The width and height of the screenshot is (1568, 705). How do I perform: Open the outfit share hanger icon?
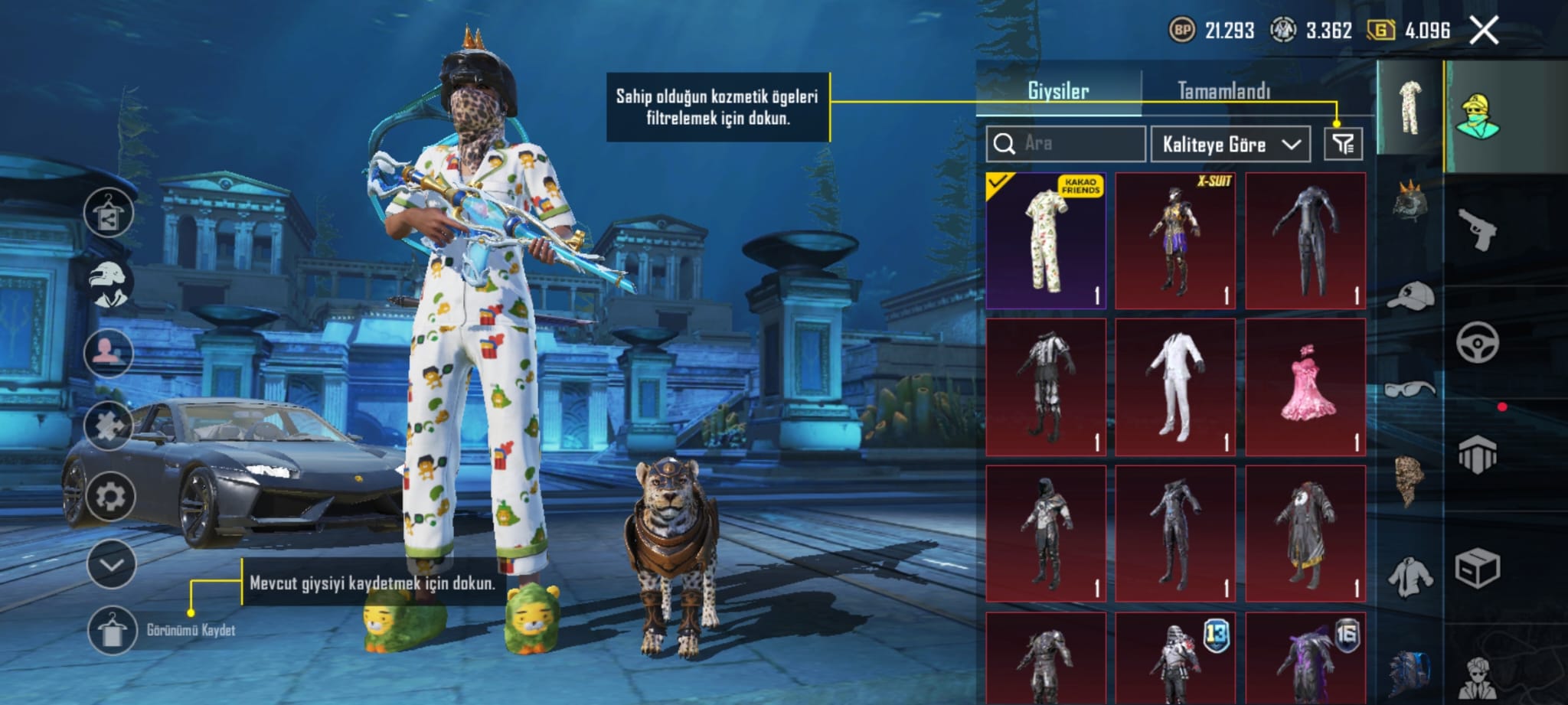pos(109,214)
